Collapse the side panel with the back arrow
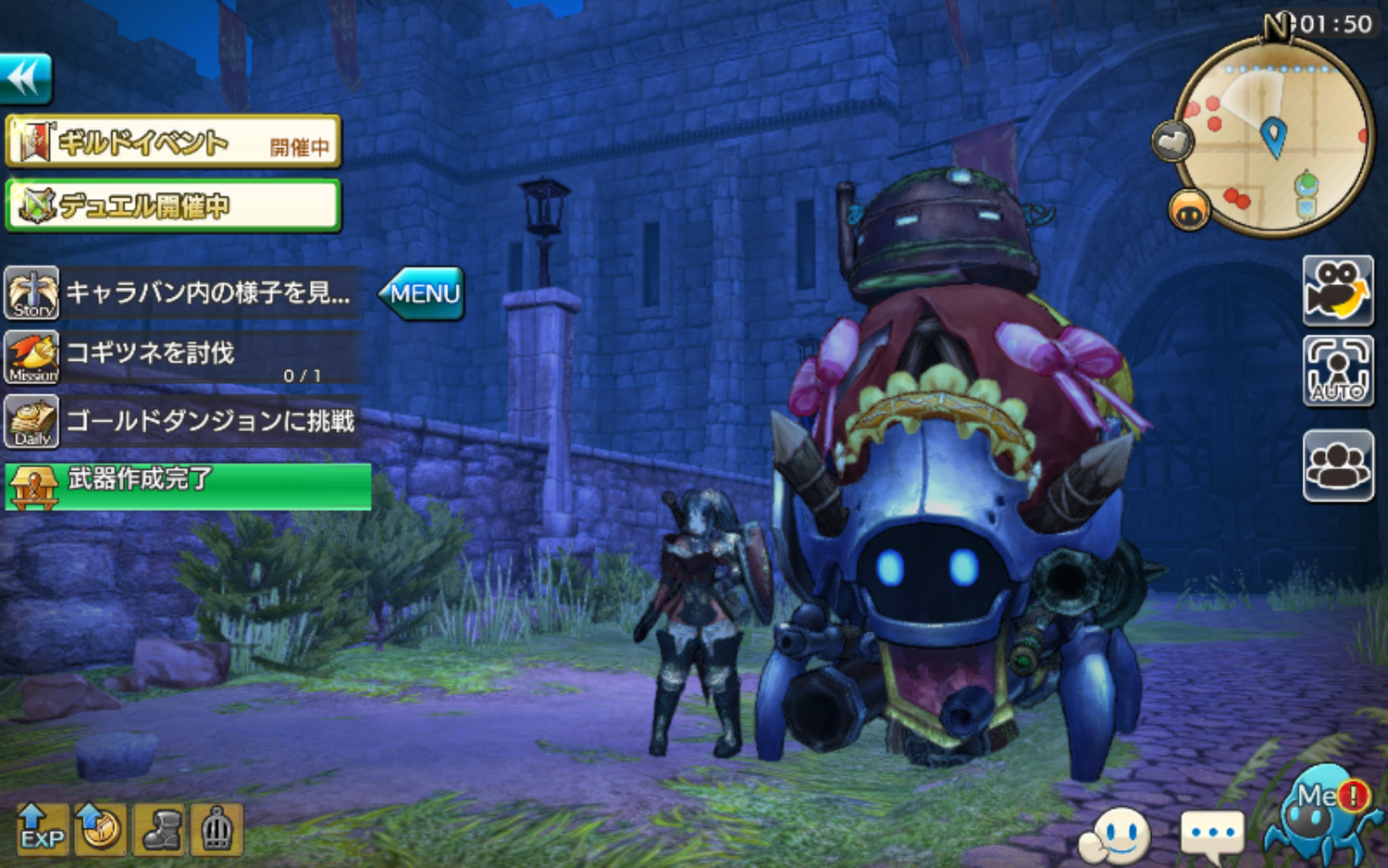Viewport: 1388px width, 868px height. point(26,78)
